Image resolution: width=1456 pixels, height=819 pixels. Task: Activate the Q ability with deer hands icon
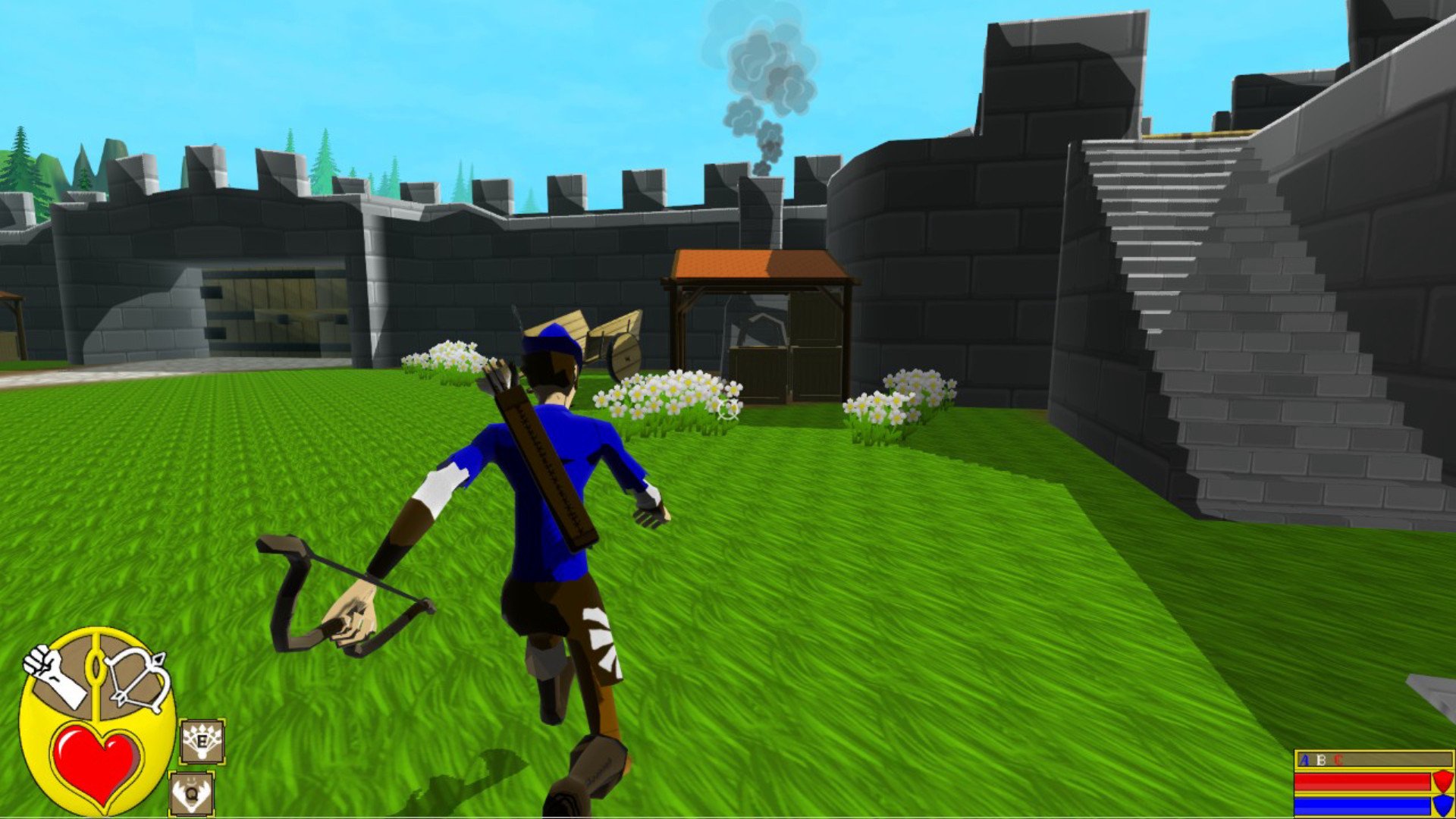[191, 793]
